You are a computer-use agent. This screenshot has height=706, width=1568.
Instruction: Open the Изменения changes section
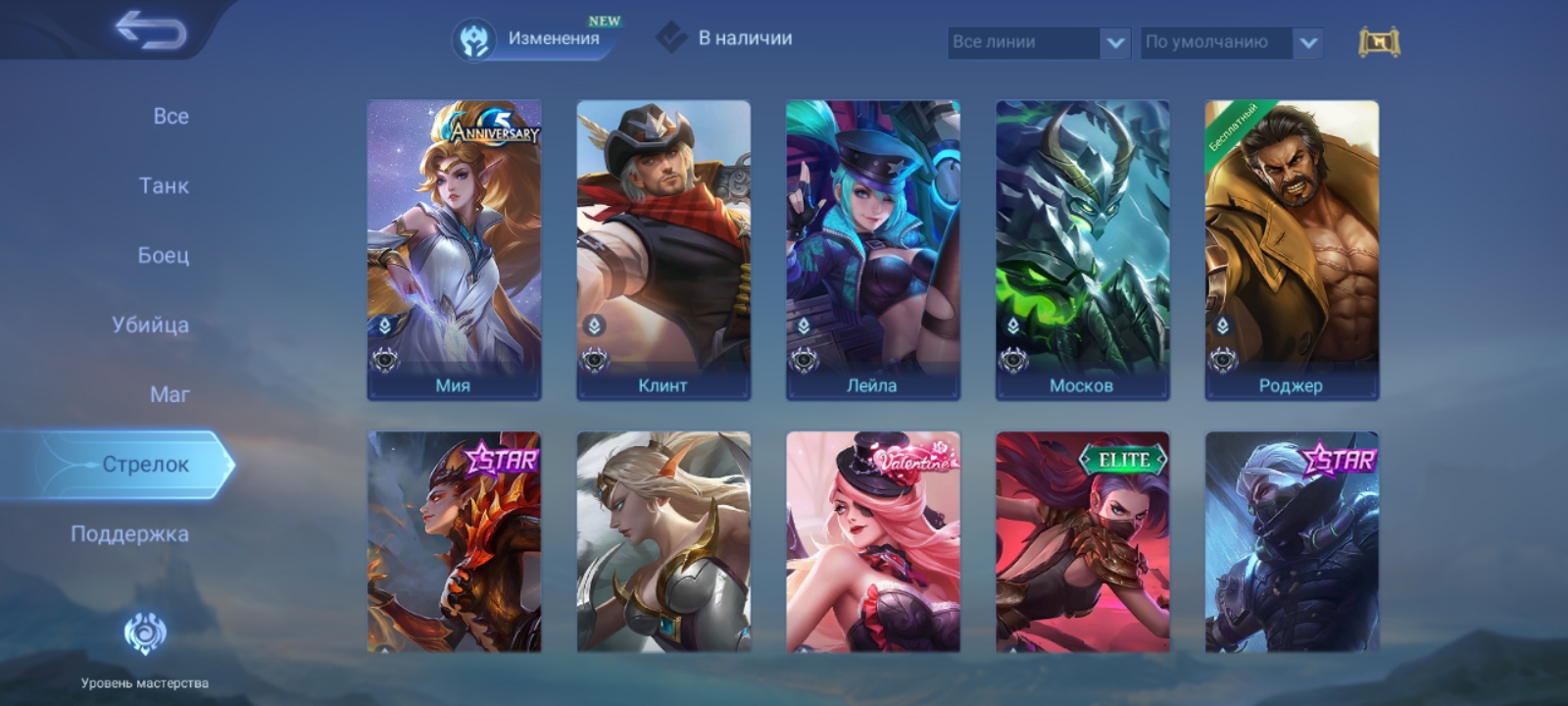click(534, 39)
